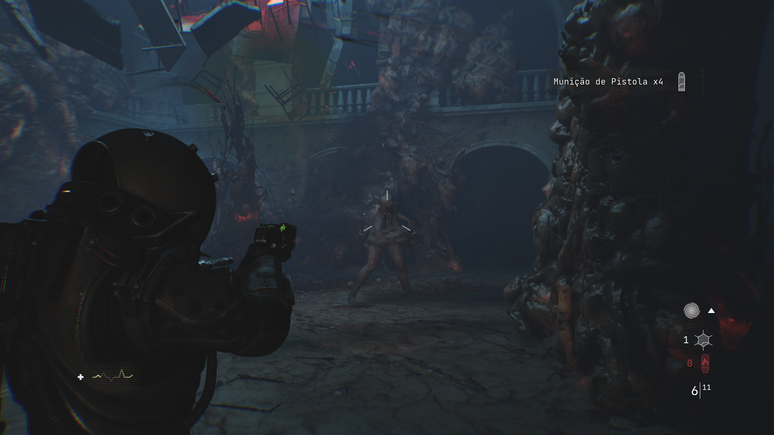This screenshot has width=774, height=435.
Task: Click the white up-arrow item selector
Action: tap(711, 311)
